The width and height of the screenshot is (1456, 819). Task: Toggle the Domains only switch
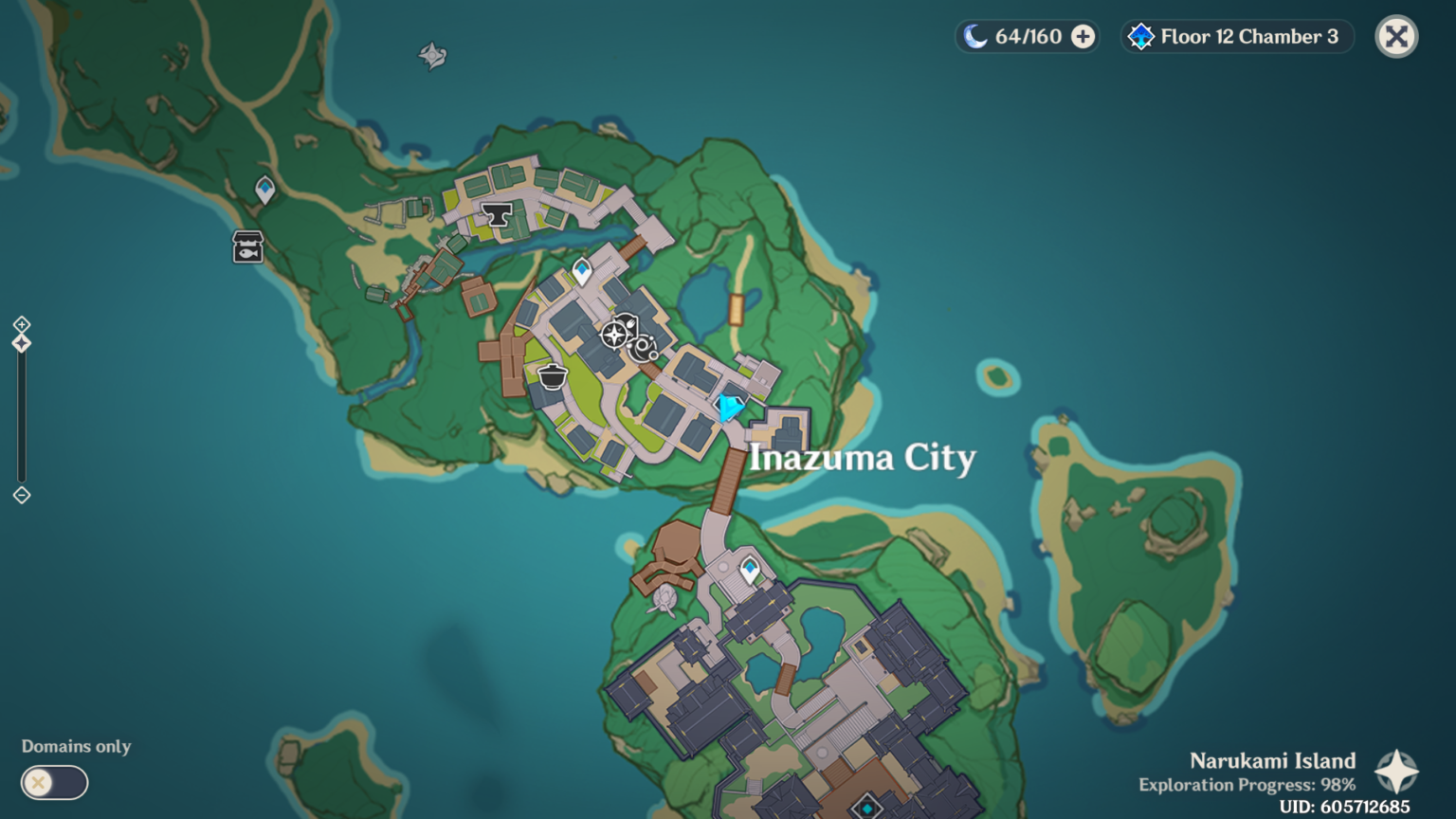tap(54, 783)
